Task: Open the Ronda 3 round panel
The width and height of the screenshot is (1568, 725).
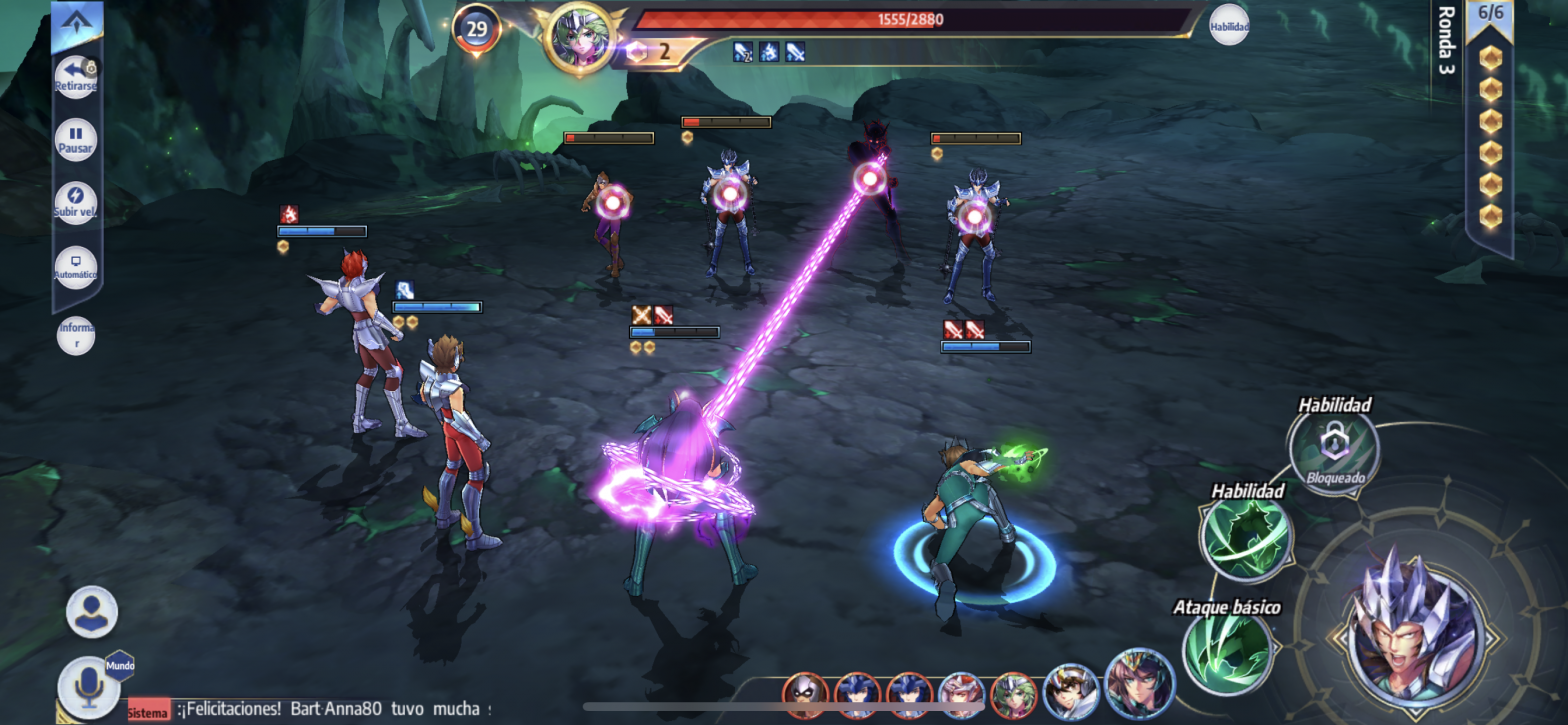Action: click(x=1445, y=42)
